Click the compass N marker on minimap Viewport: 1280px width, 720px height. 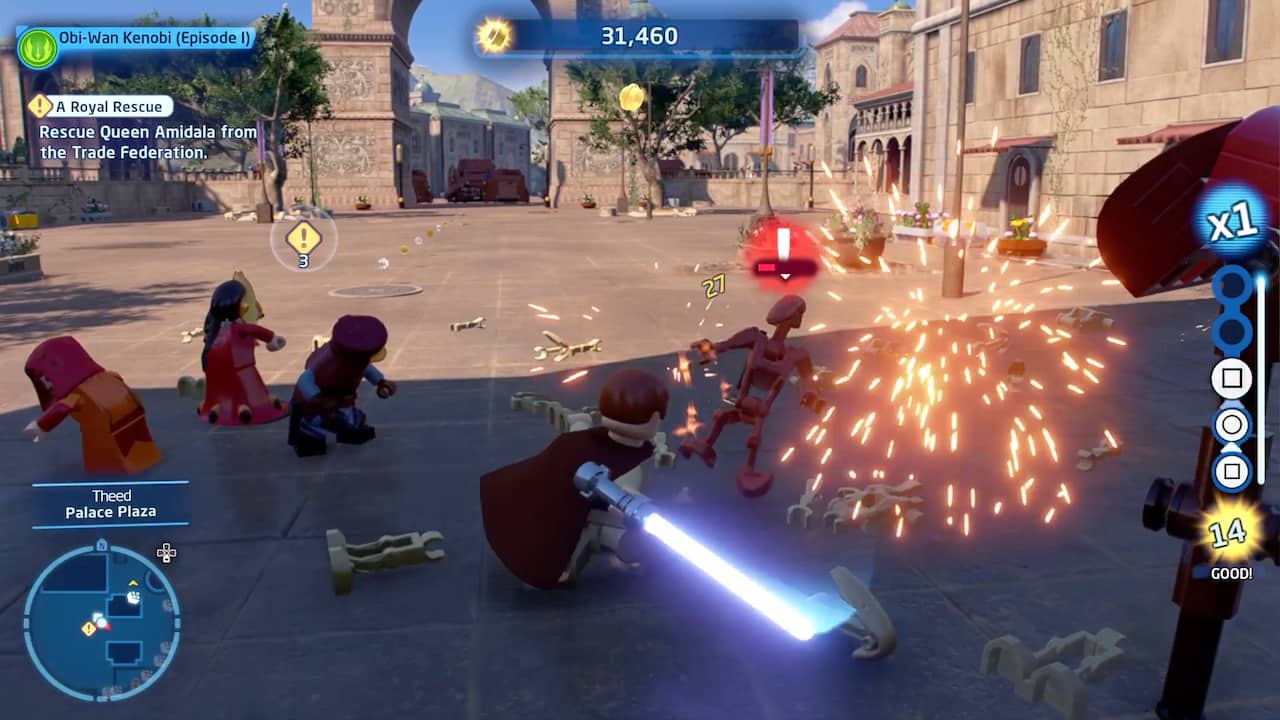click(x=102, y=544)
